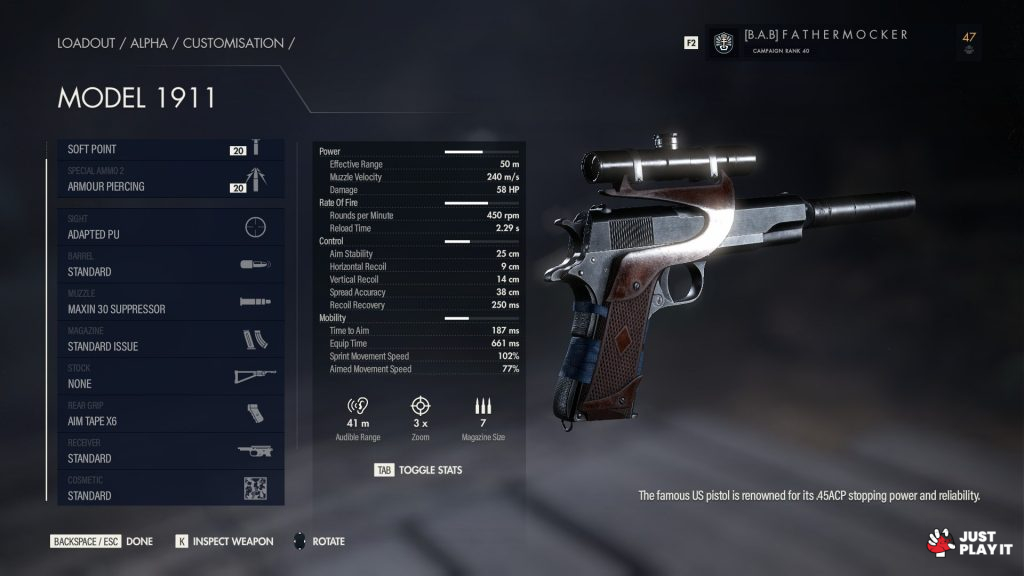Open the FATHERMOCKER player profile banner
Image resolution: width=1024 pixels, height=576 pixels.
pyautogui.click(x=825, y=42)
